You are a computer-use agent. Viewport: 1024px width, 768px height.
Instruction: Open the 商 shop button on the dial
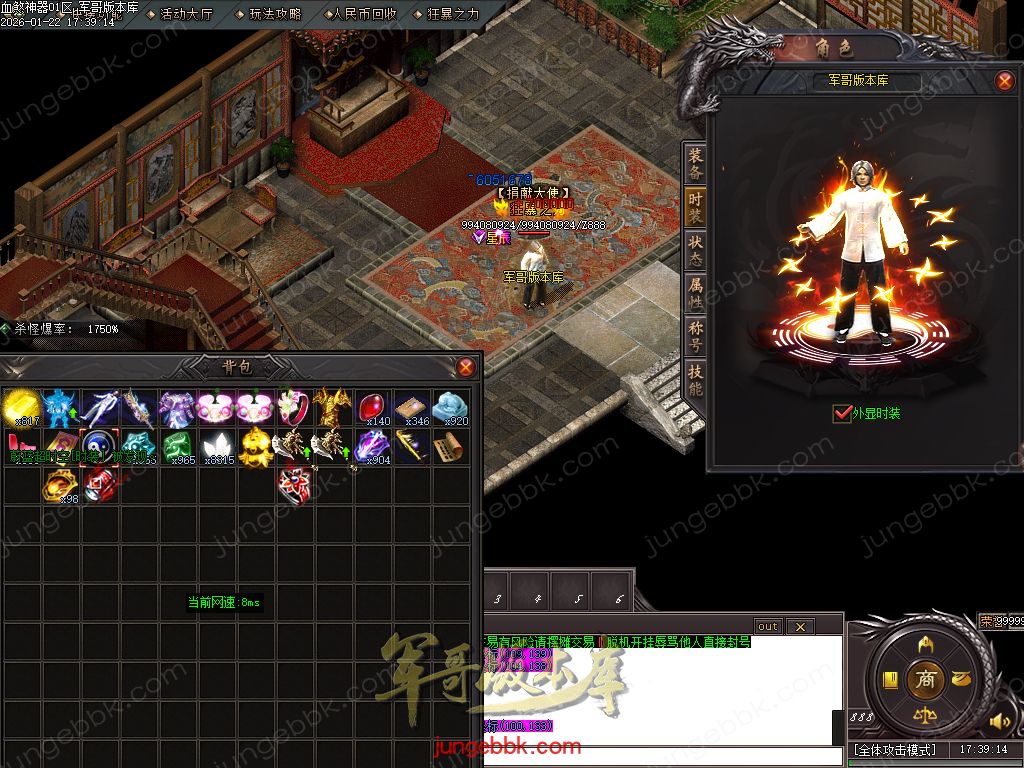pyautogui.click(x=925, y=678)
